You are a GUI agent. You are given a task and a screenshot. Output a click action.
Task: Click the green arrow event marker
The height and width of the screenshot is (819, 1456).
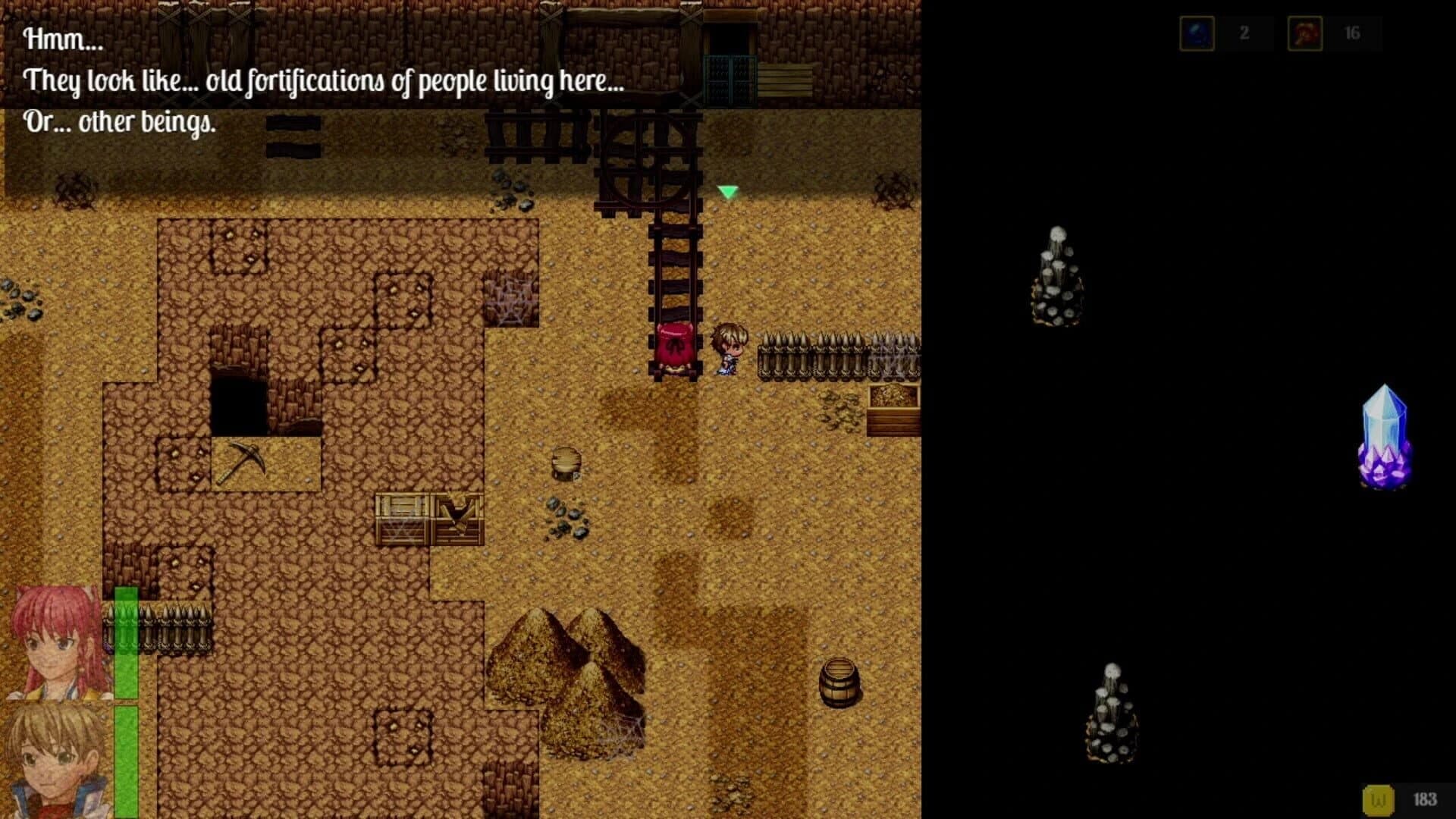tap(727, 193)
